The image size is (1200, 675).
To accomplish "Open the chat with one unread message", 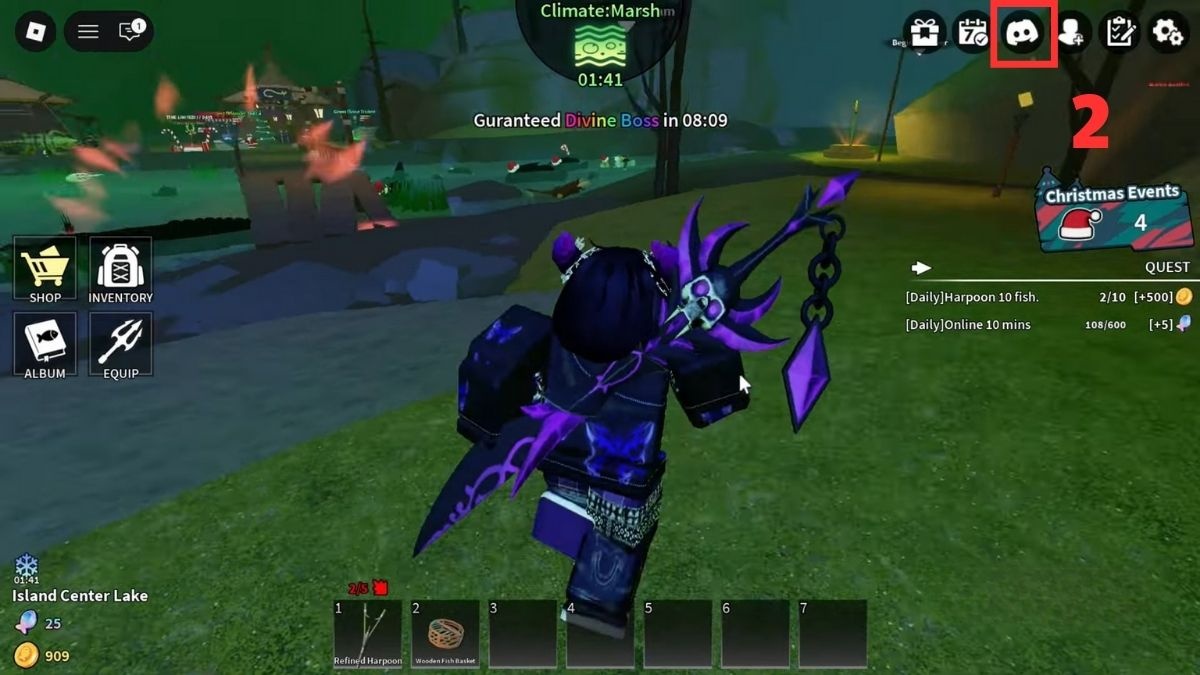I will tap(130, 32).
